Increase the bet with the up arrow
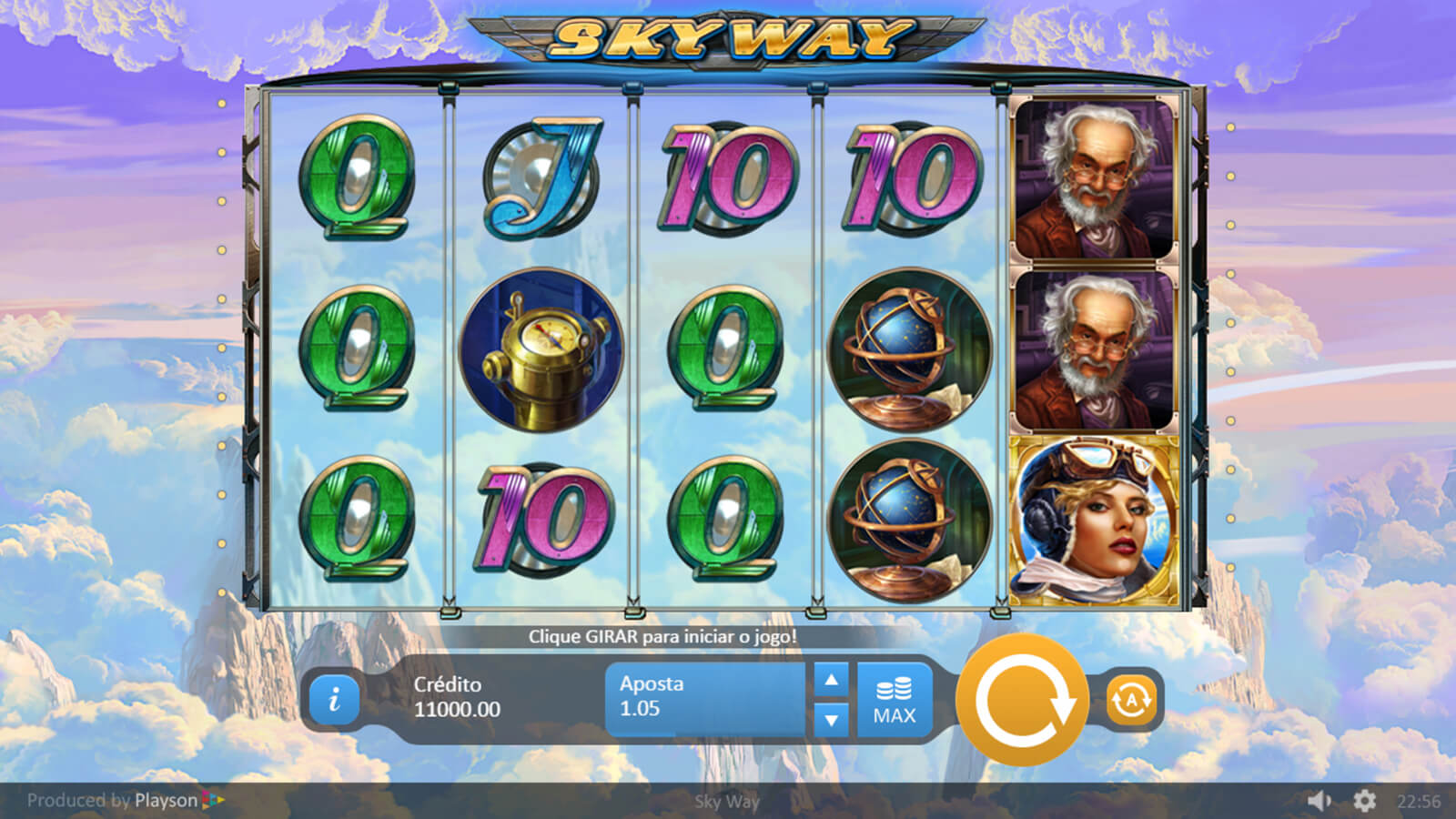Viewport: 1456px width, 819px height. (831, 680)
